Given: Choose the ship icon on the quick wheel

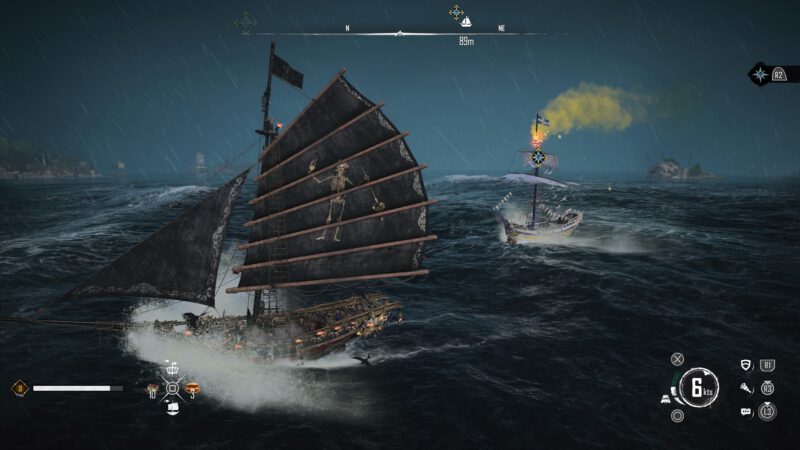Looking at the screenshot, I should (172, 408).
